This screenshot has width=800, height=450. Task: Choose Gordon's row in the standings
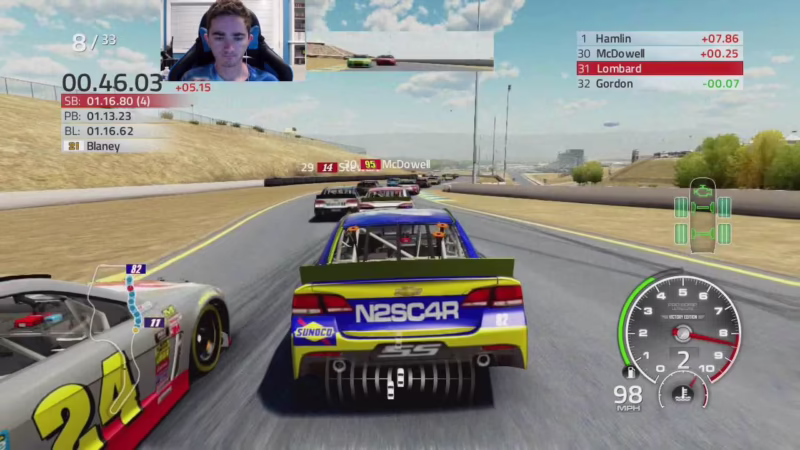(x=659, y=83)
